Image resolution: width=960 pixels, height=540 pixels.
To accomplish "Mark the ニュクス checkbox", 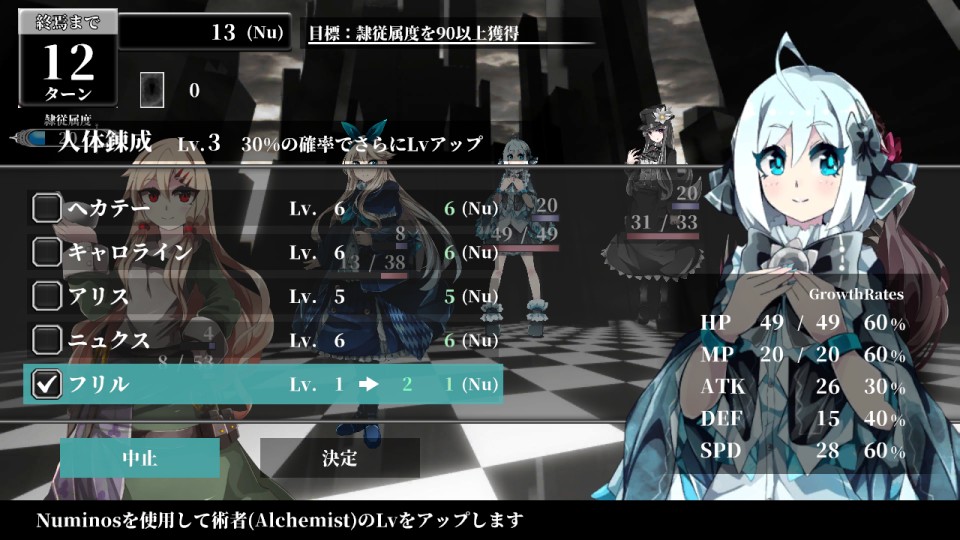I will 47,340.
